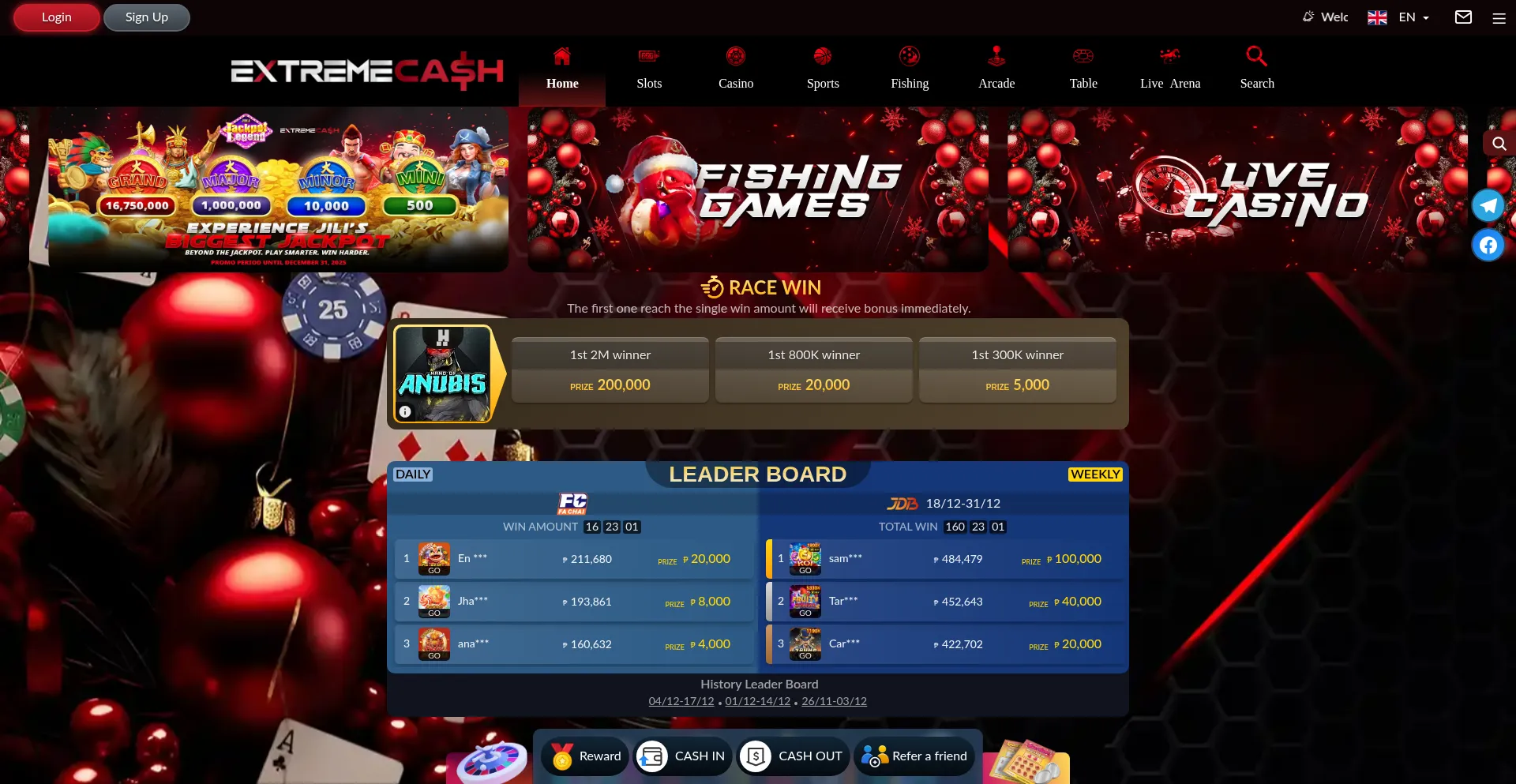Expand the Anubis info tooltip
Viewport: 1516px width, 784px height.
[405, 411]
